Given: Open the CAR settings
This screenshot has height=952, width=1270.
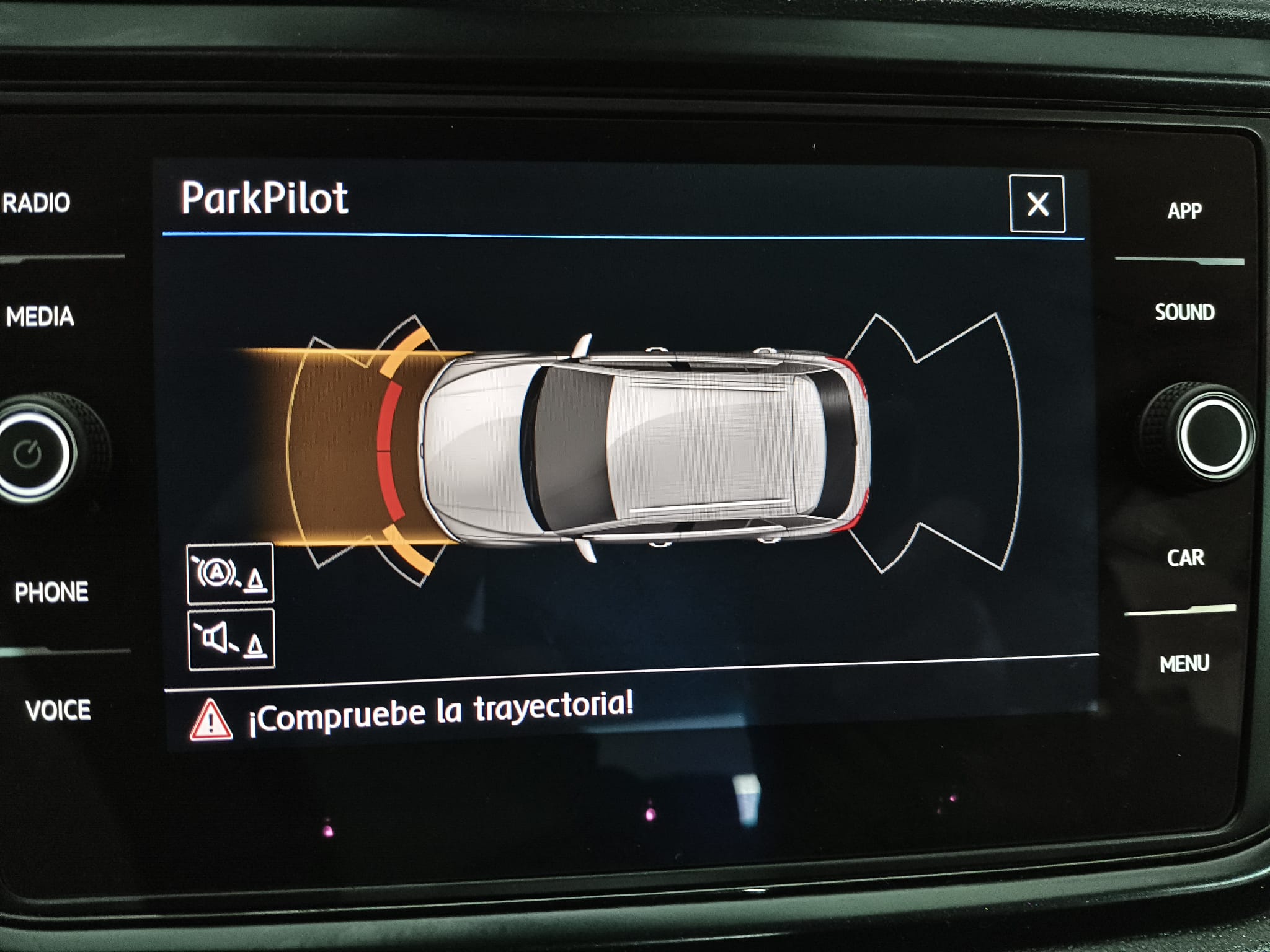Looking at the screenshot, I should 1185,558.
